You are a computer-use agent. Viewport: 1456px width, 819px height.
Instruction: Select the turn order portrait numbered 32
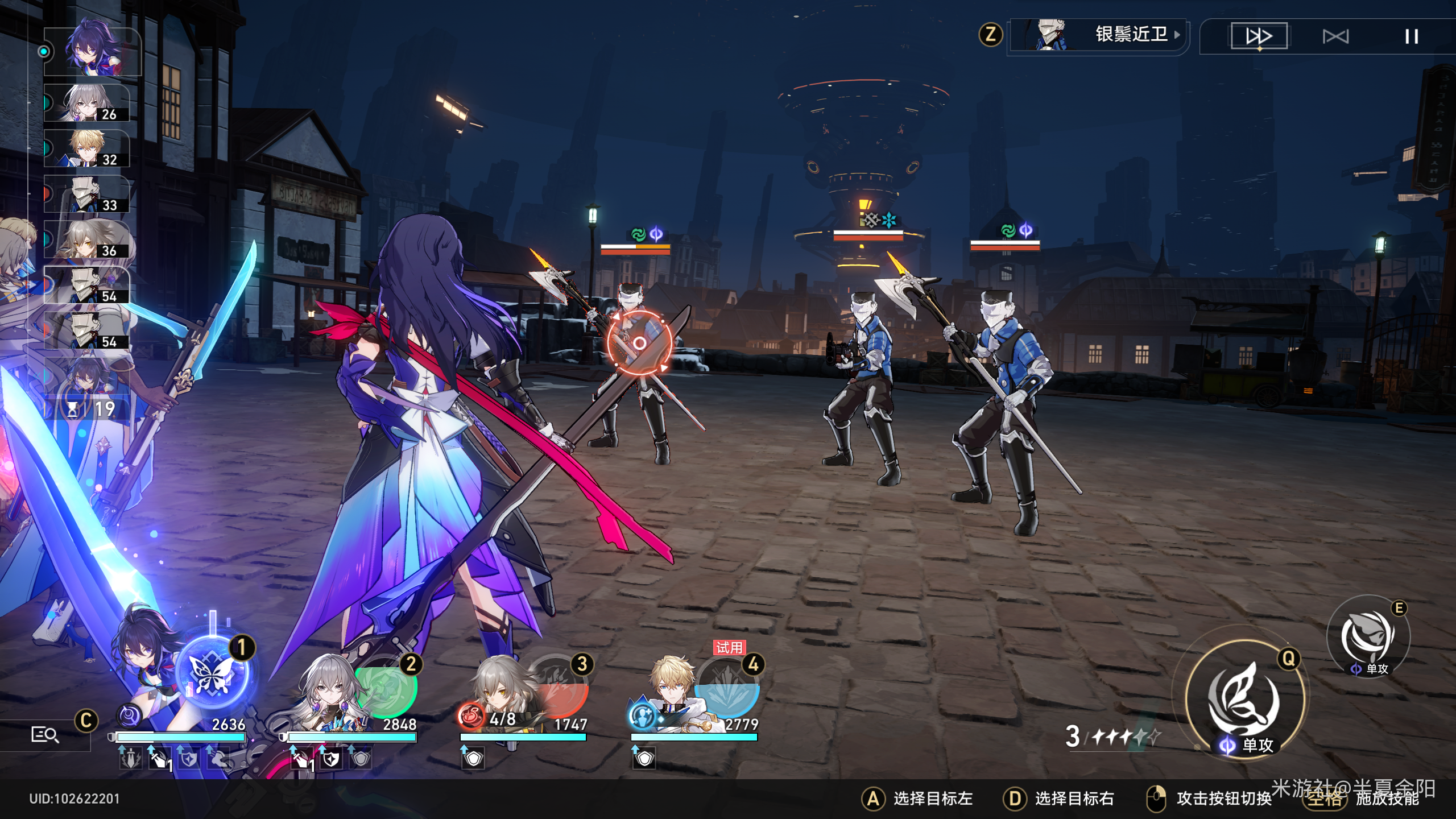[87, 148]
